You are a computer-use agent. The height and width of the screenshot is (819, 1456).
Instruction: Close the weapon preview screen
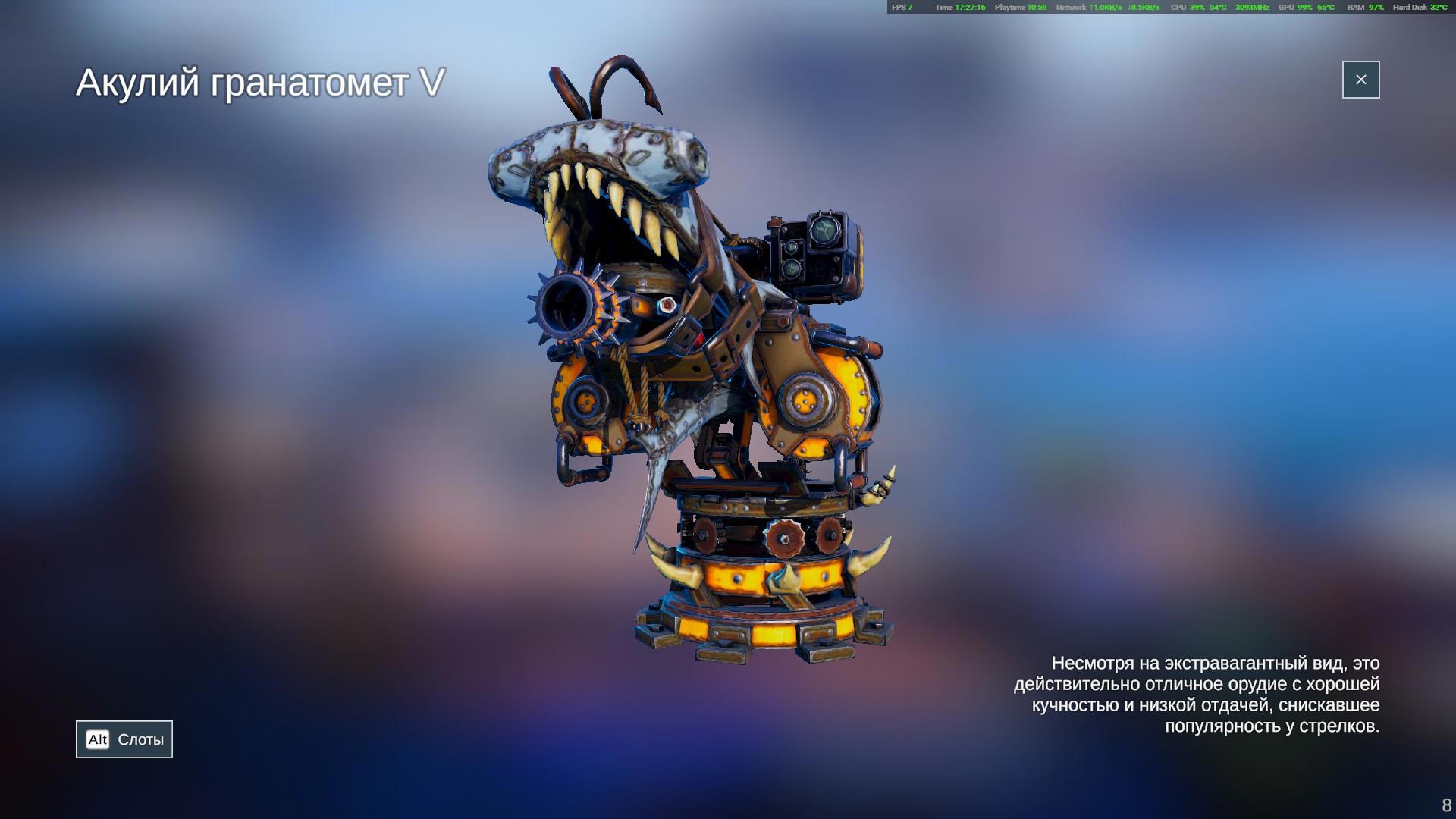pyautogui.click(x=1360, y=80)
